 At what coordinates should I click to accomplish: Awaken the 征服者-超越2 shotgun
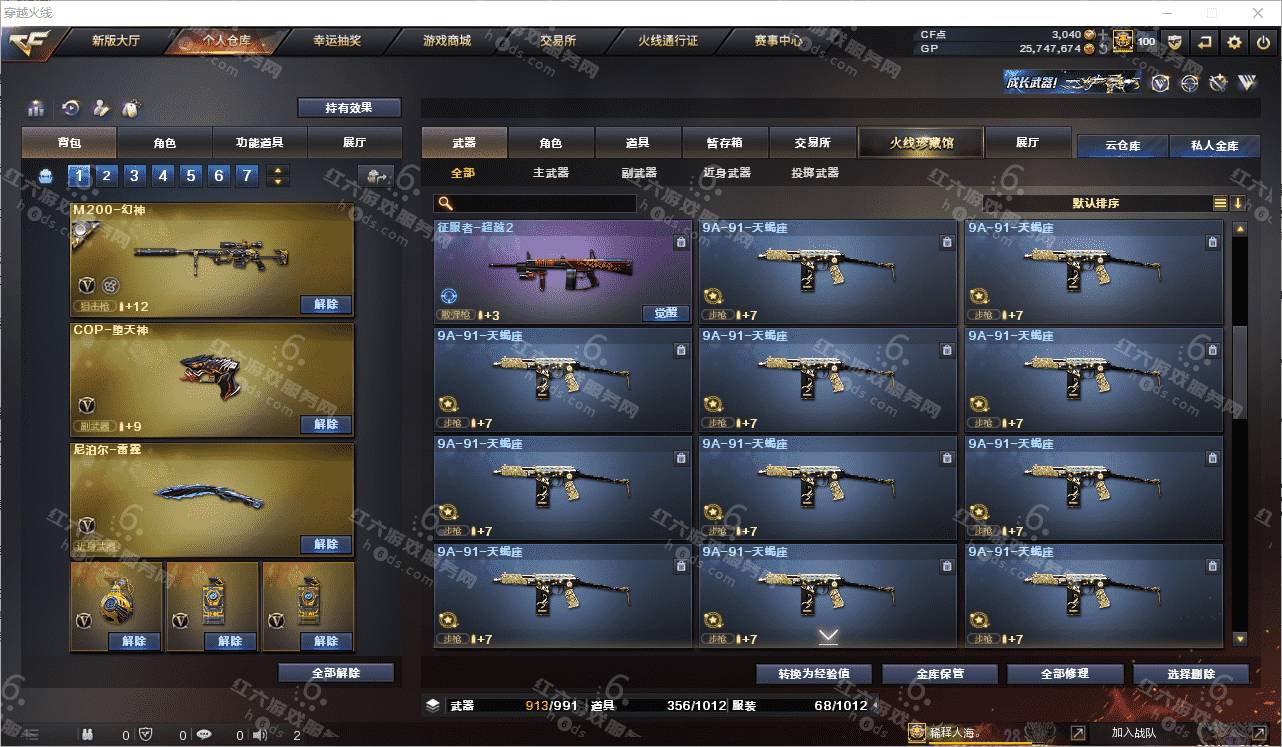(x=665, y=313)
